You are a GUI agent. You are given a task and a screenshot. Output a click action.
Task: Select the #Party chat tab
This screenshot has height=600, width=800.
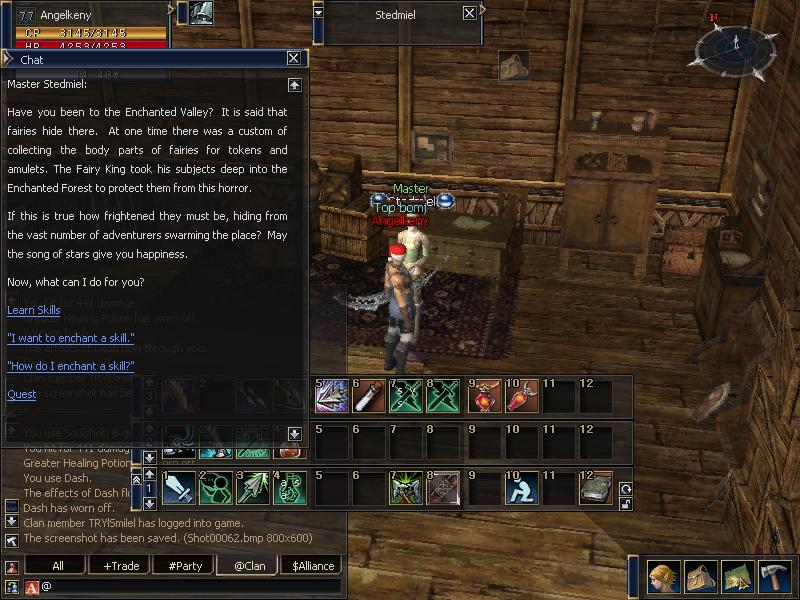pos(184,565)
